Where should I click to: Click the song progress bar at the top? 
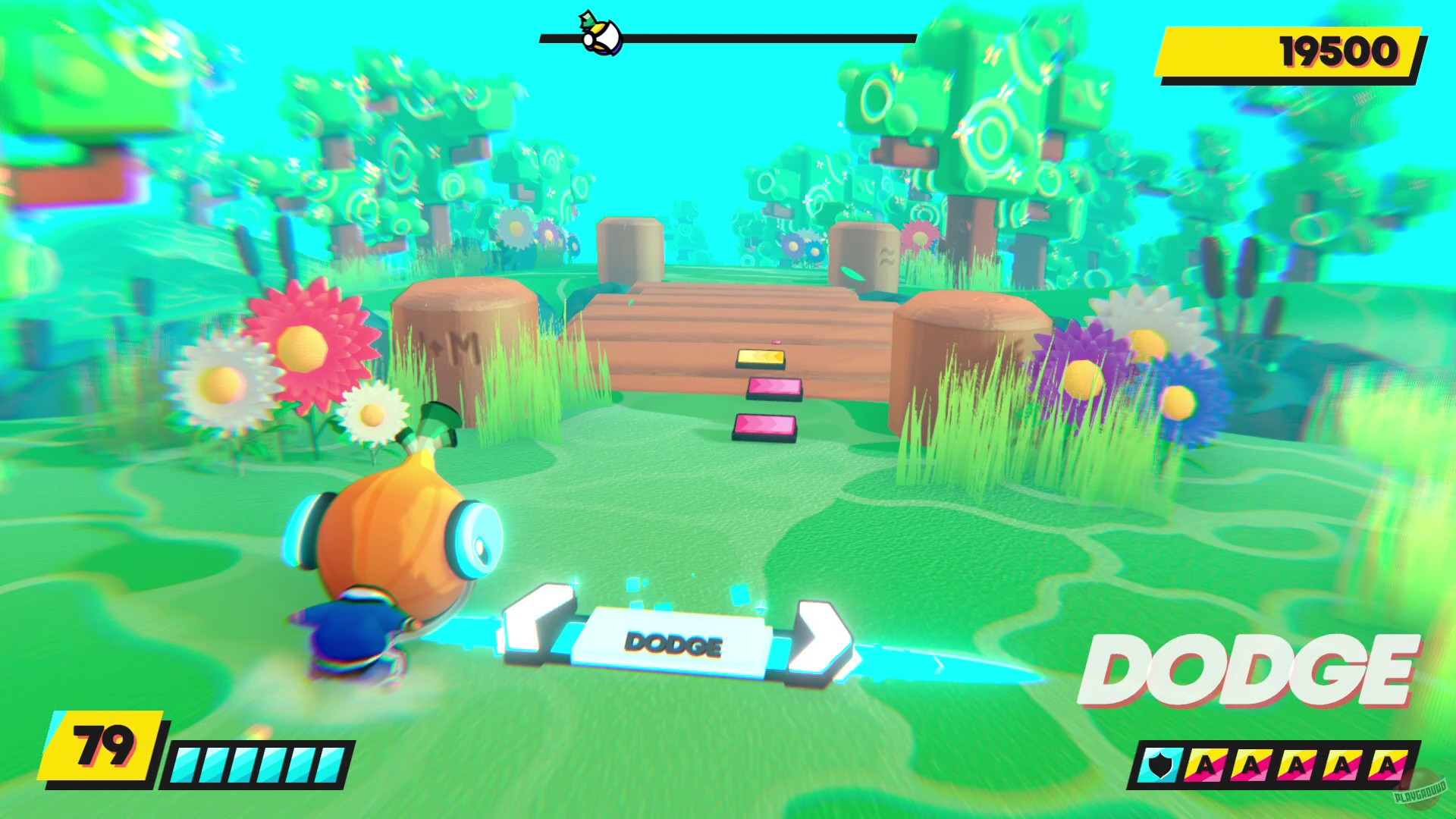[758, 35]
